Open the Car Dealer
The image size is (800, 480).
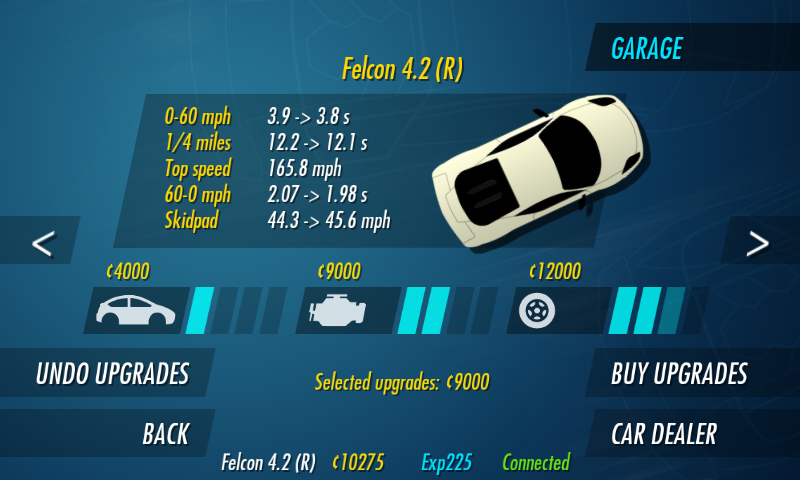pos(664,434)
